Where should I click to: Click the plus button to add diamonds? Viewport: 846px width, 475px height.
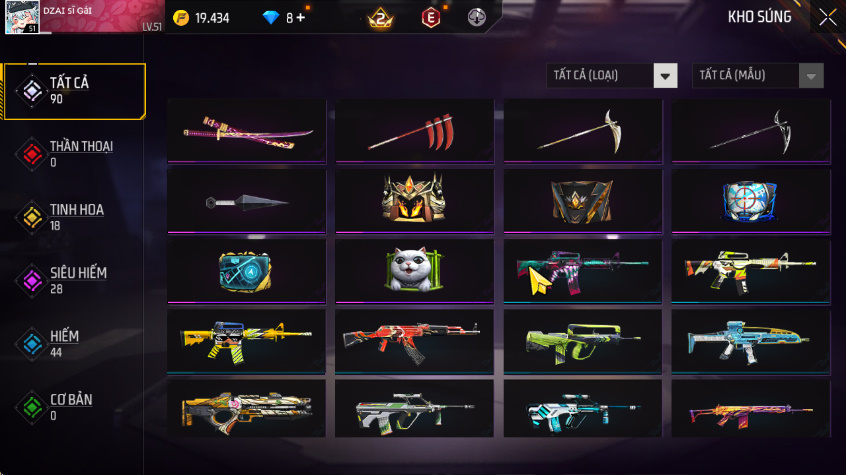[301, 18]
